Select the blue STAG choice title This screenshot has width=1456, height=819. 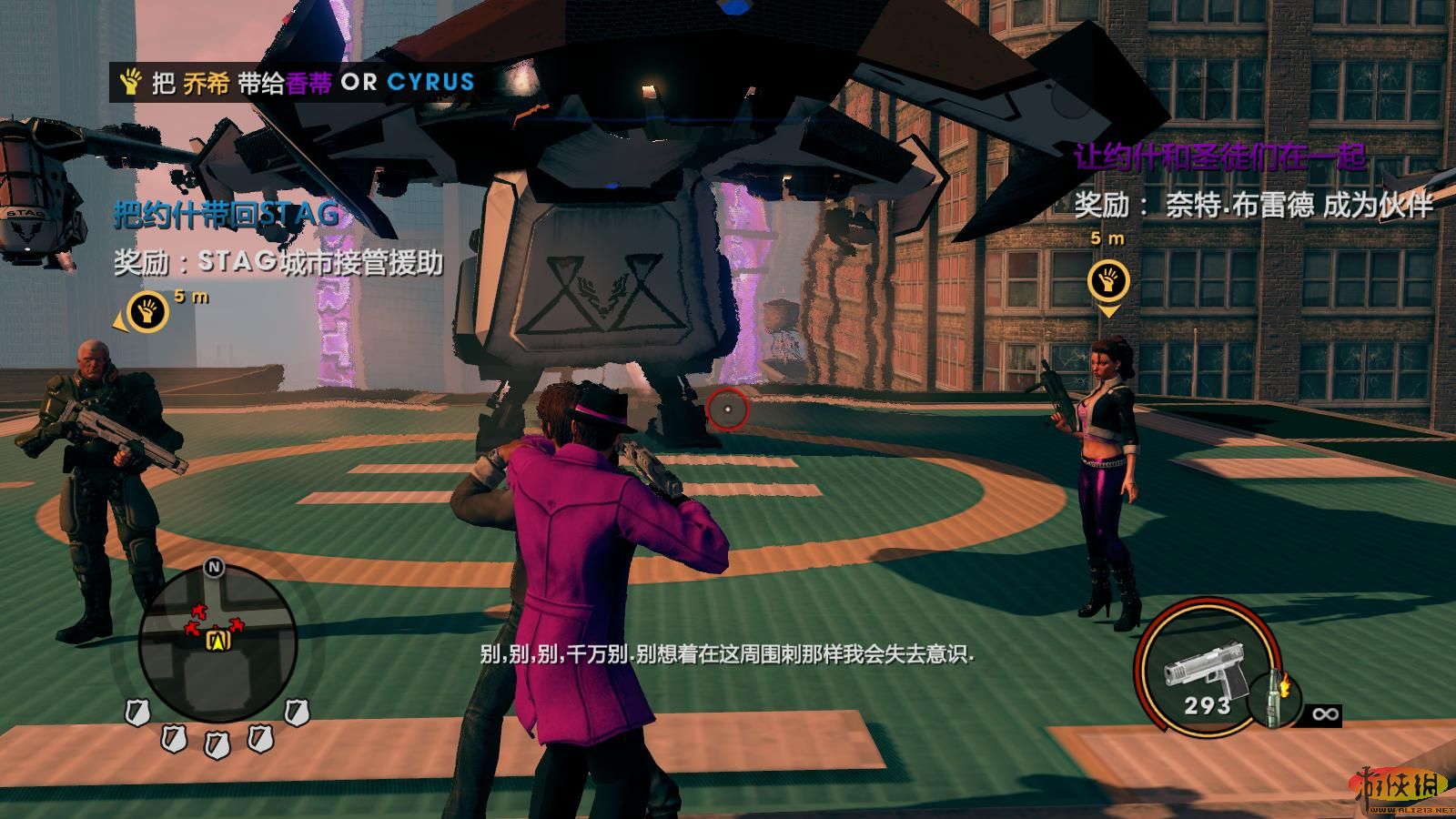(227, 216)
